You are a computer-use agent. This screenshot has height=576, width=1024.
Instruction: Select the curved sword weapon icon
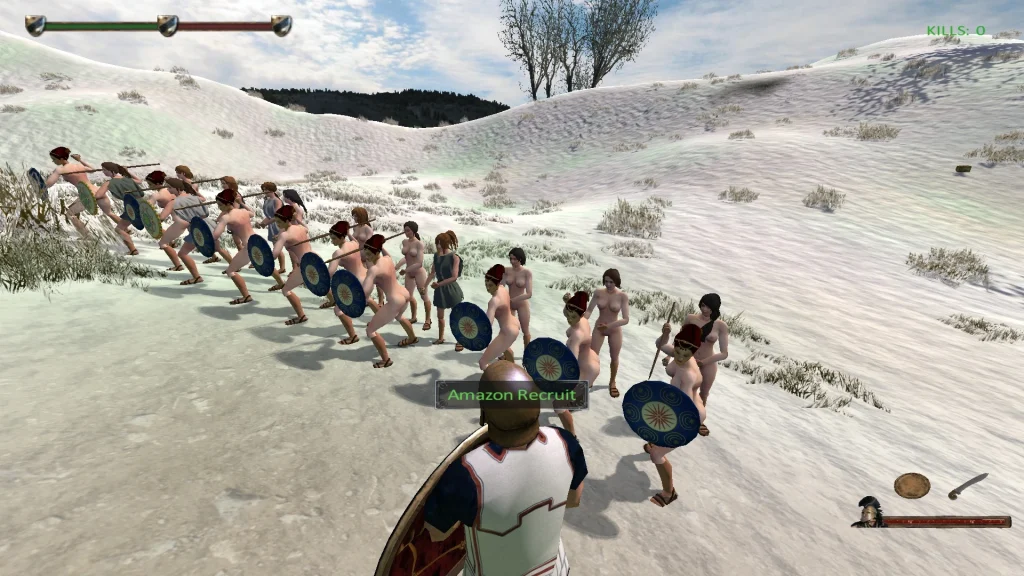click(967, 486)
